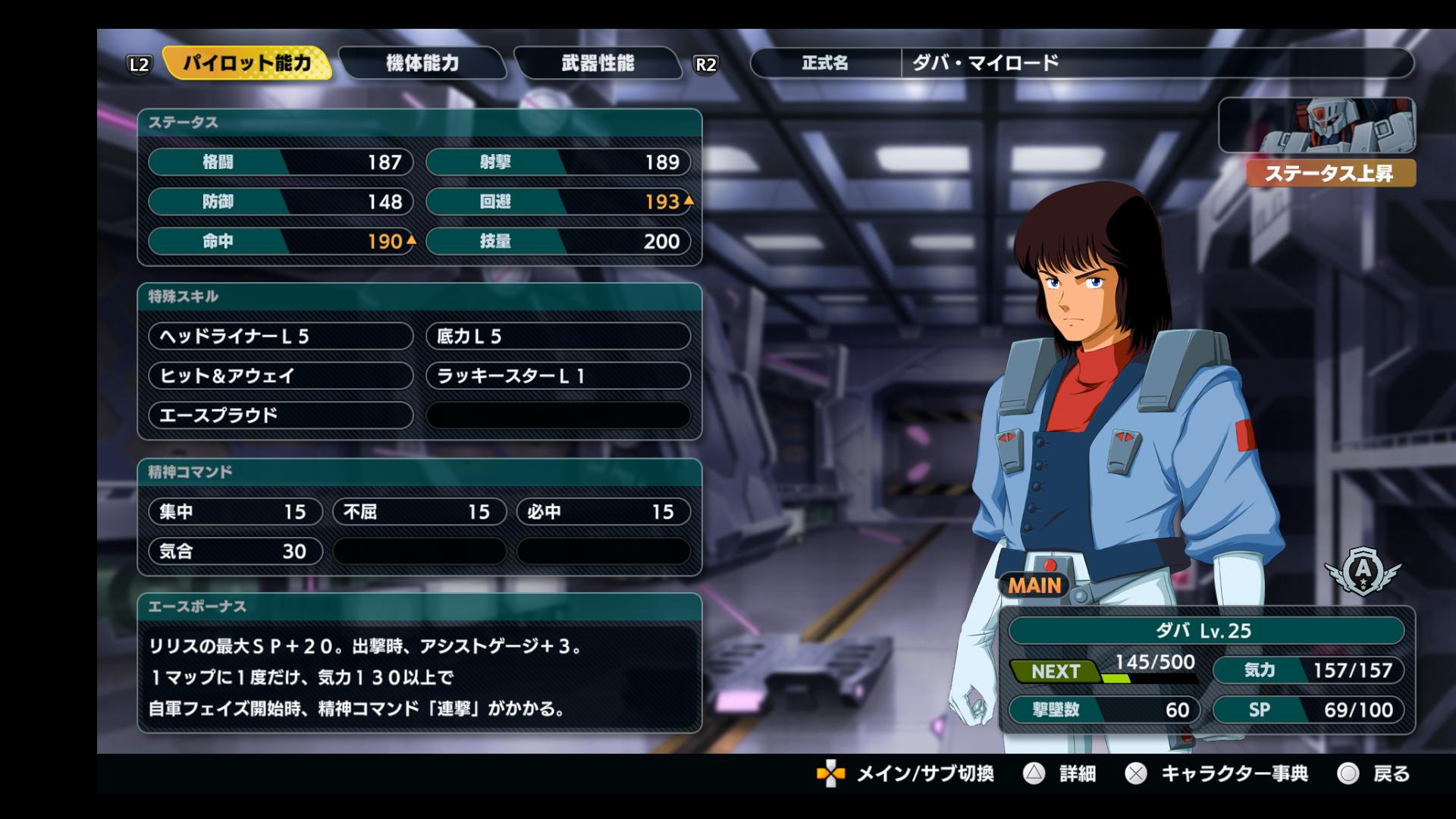The image size is (1456, 819).
Task: Select the MAIN pilot badge
Action: [1034, 585]
